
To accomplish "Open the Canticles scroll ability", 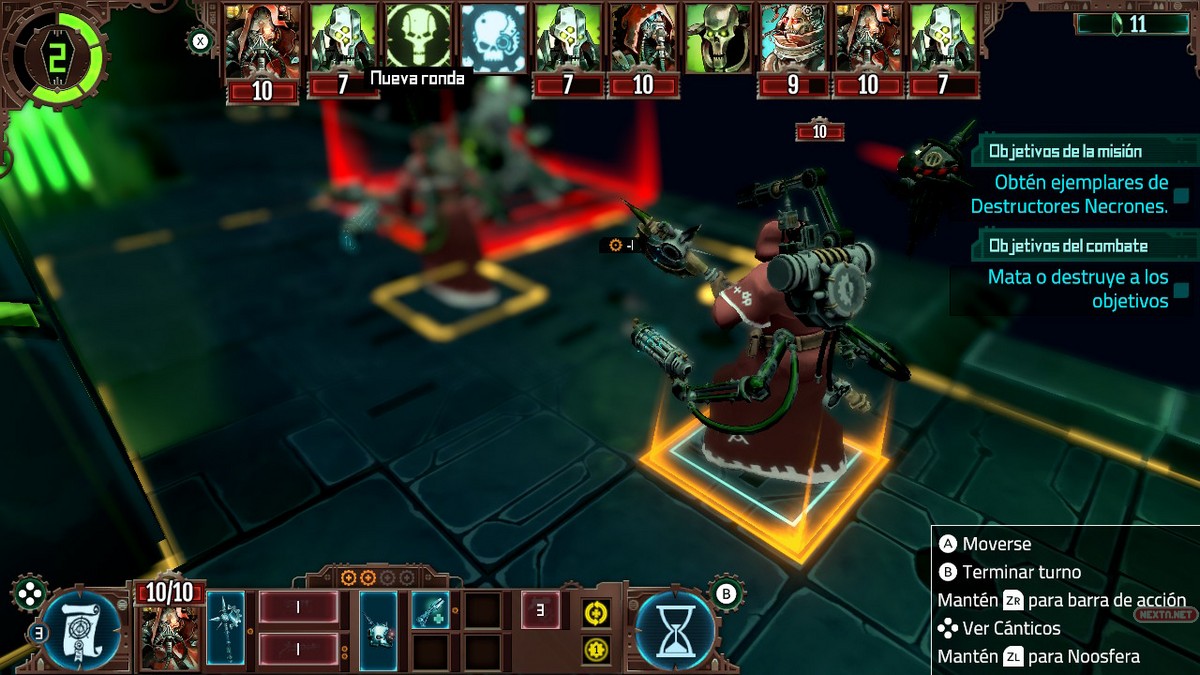I will (82, 631).
